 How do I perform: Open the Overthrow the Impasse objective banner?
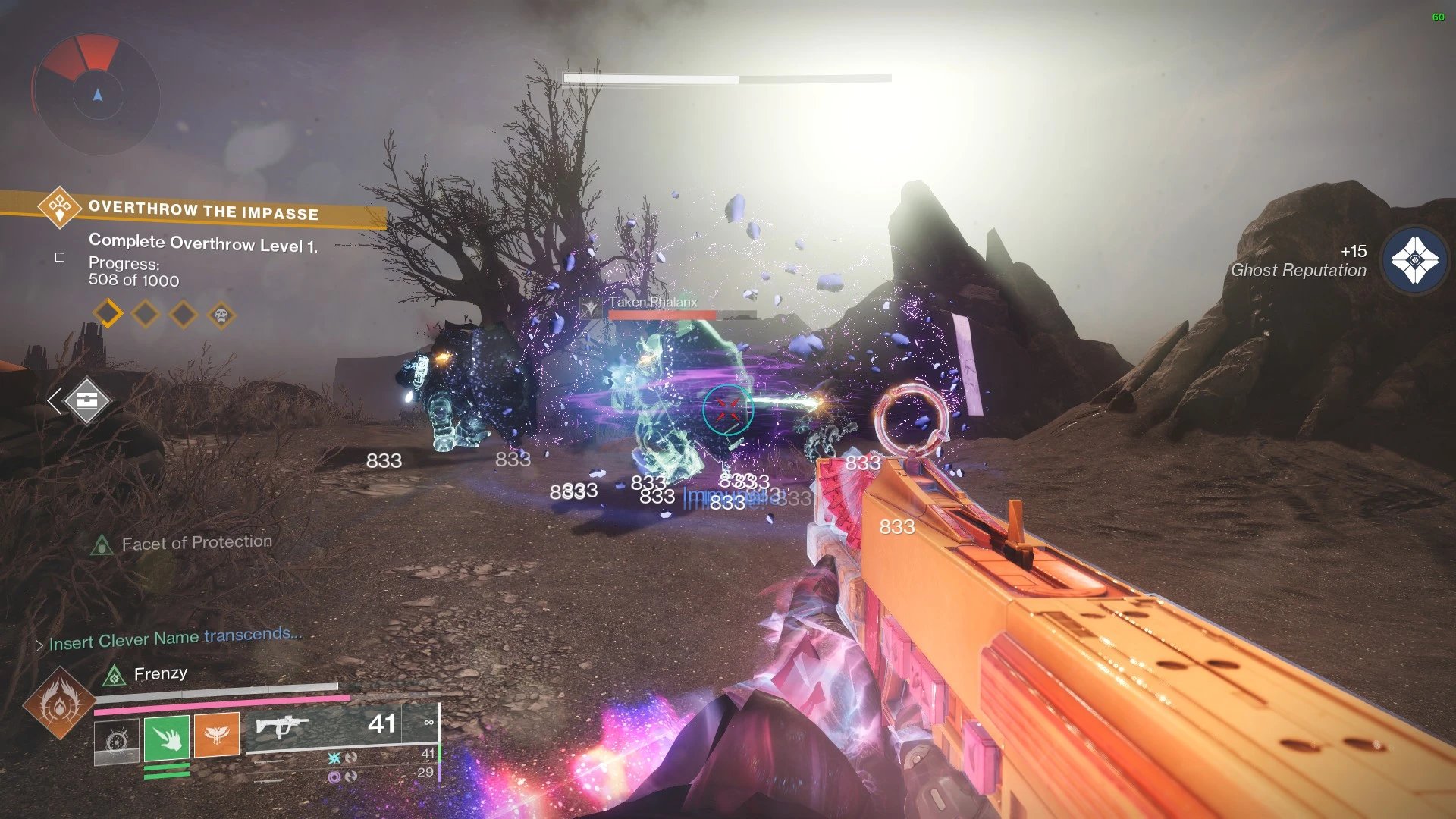(x=202, y=209)
